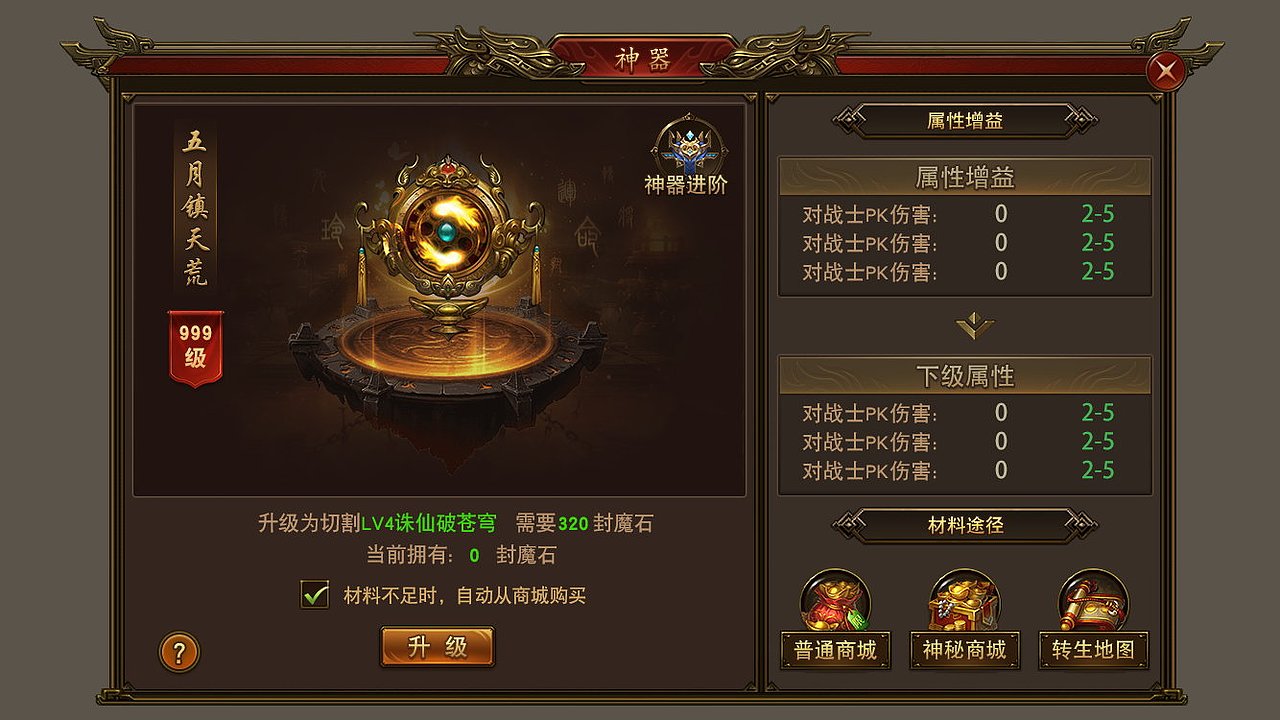Click the help question mark icon
1280x720 pixels.
(x=178, y=651)
